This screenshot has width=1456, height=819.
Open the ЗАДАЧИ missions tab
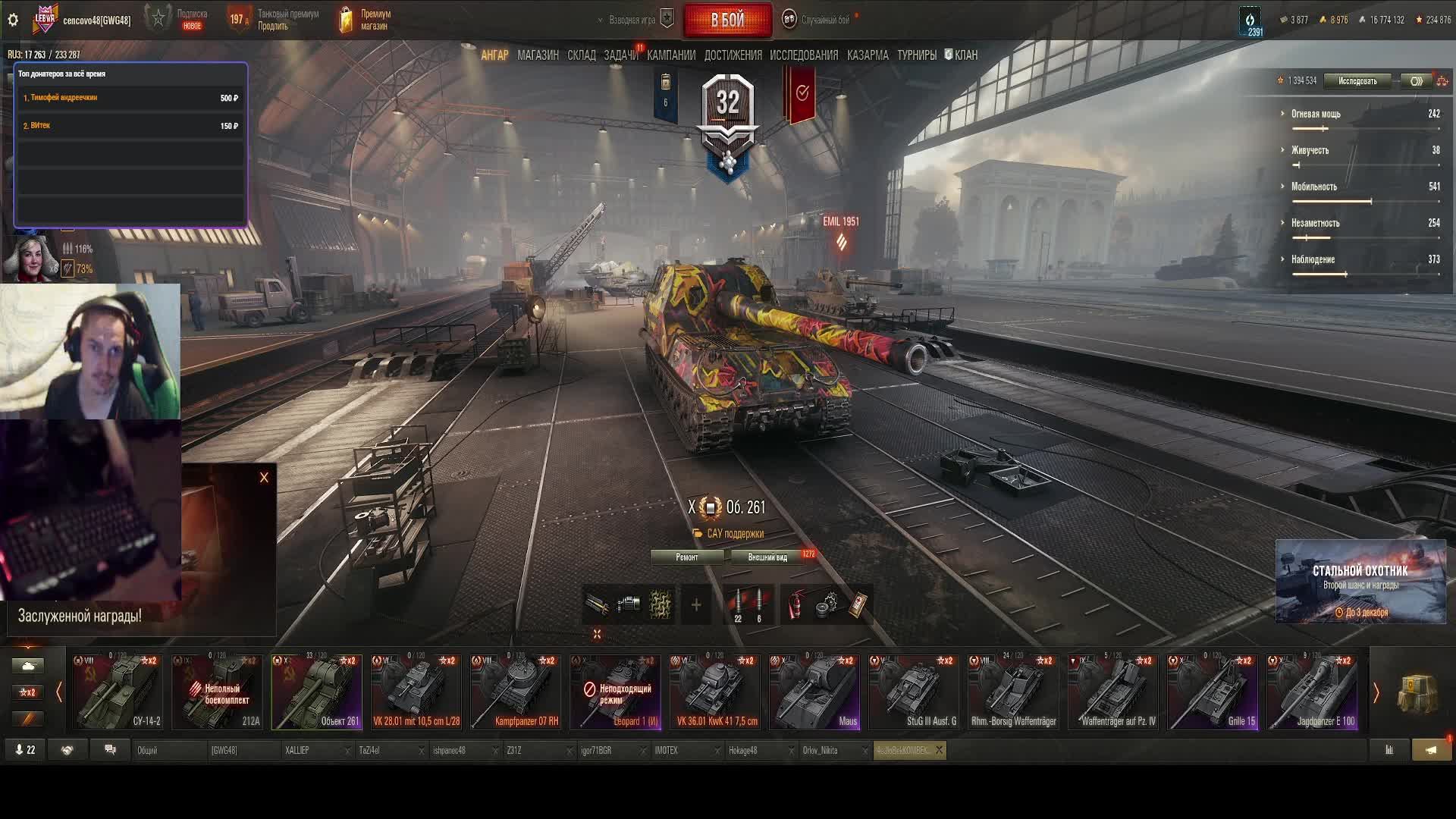620,55
